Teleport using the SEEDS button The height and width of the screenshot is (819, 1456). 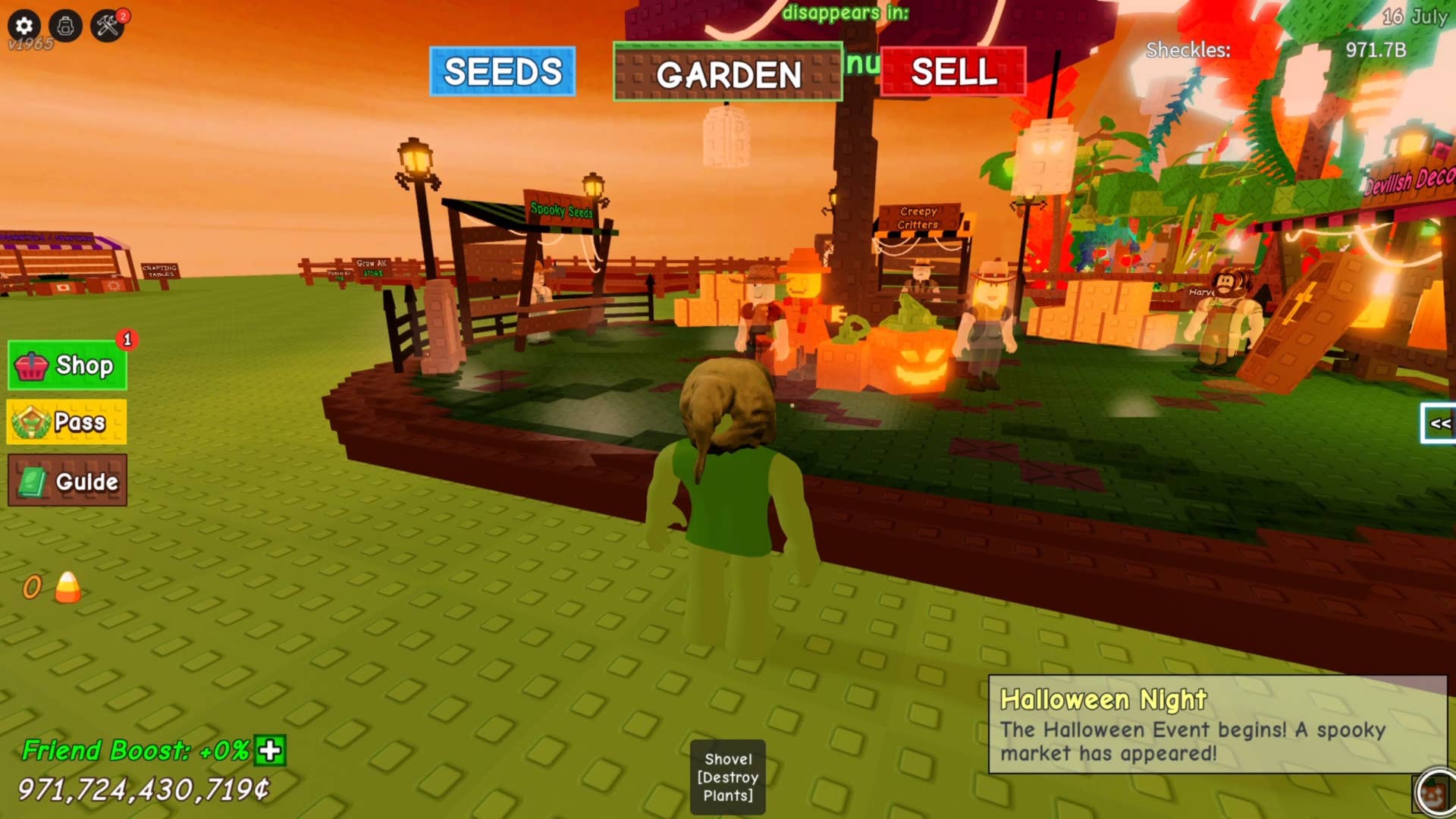(x=502, y=72)
